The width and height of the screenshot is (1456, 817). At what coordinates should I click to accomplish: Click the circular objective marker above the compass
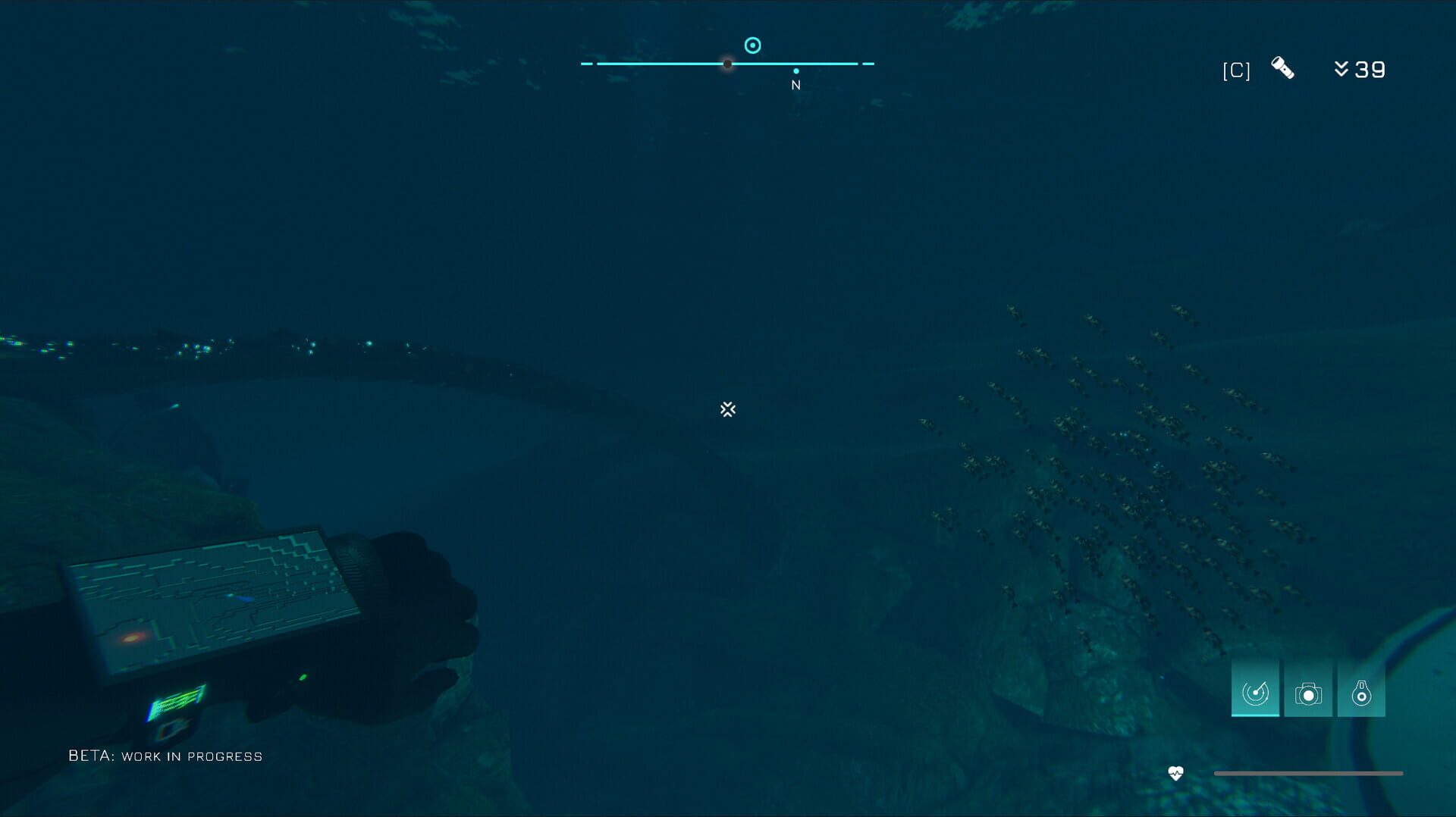click(753, 45)
